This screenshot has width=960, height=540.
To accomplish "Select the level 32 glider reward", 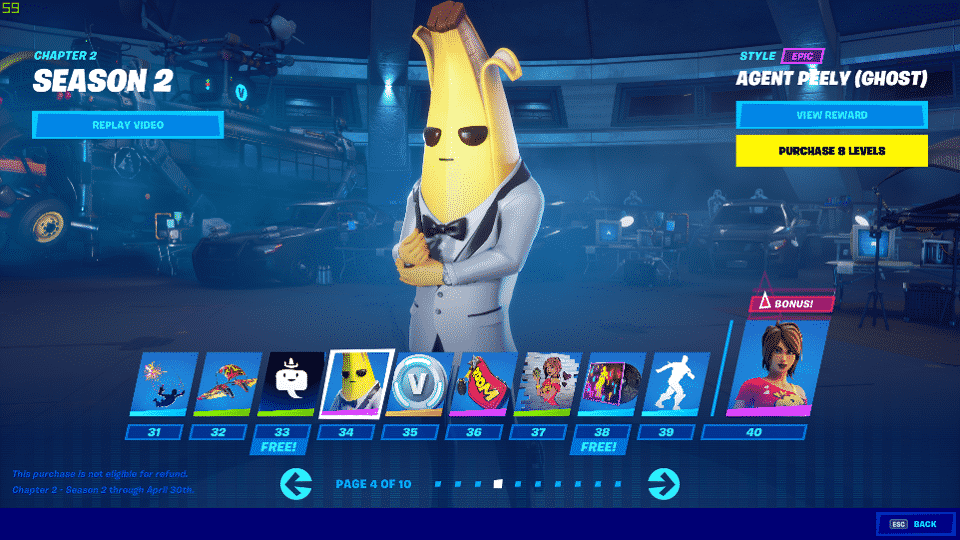I will pyautogui.click(x=225, y=384).
